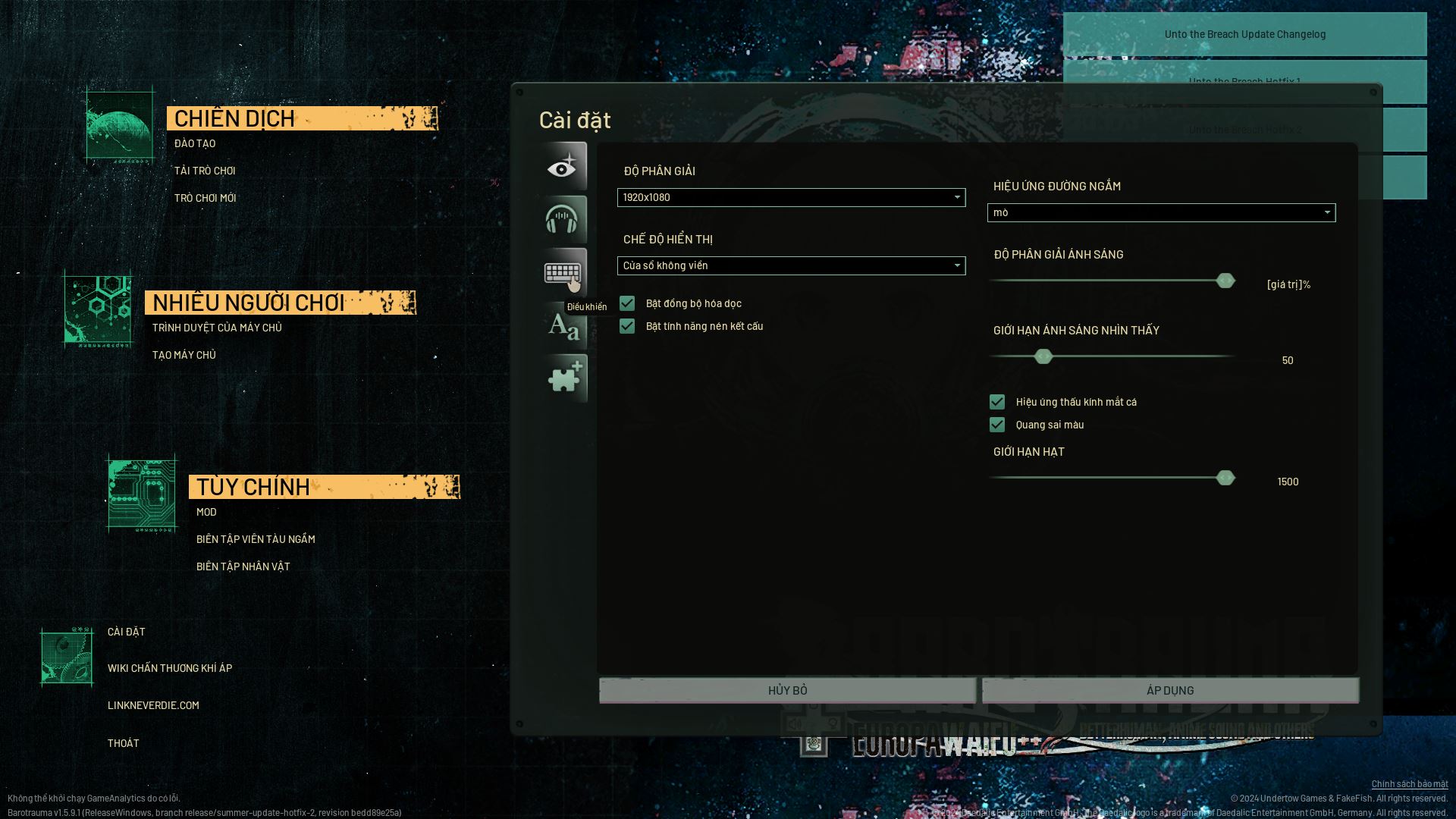Apply settings with ÁP DỤNG
1456x819 pixels.
(x=1170, y=690)
